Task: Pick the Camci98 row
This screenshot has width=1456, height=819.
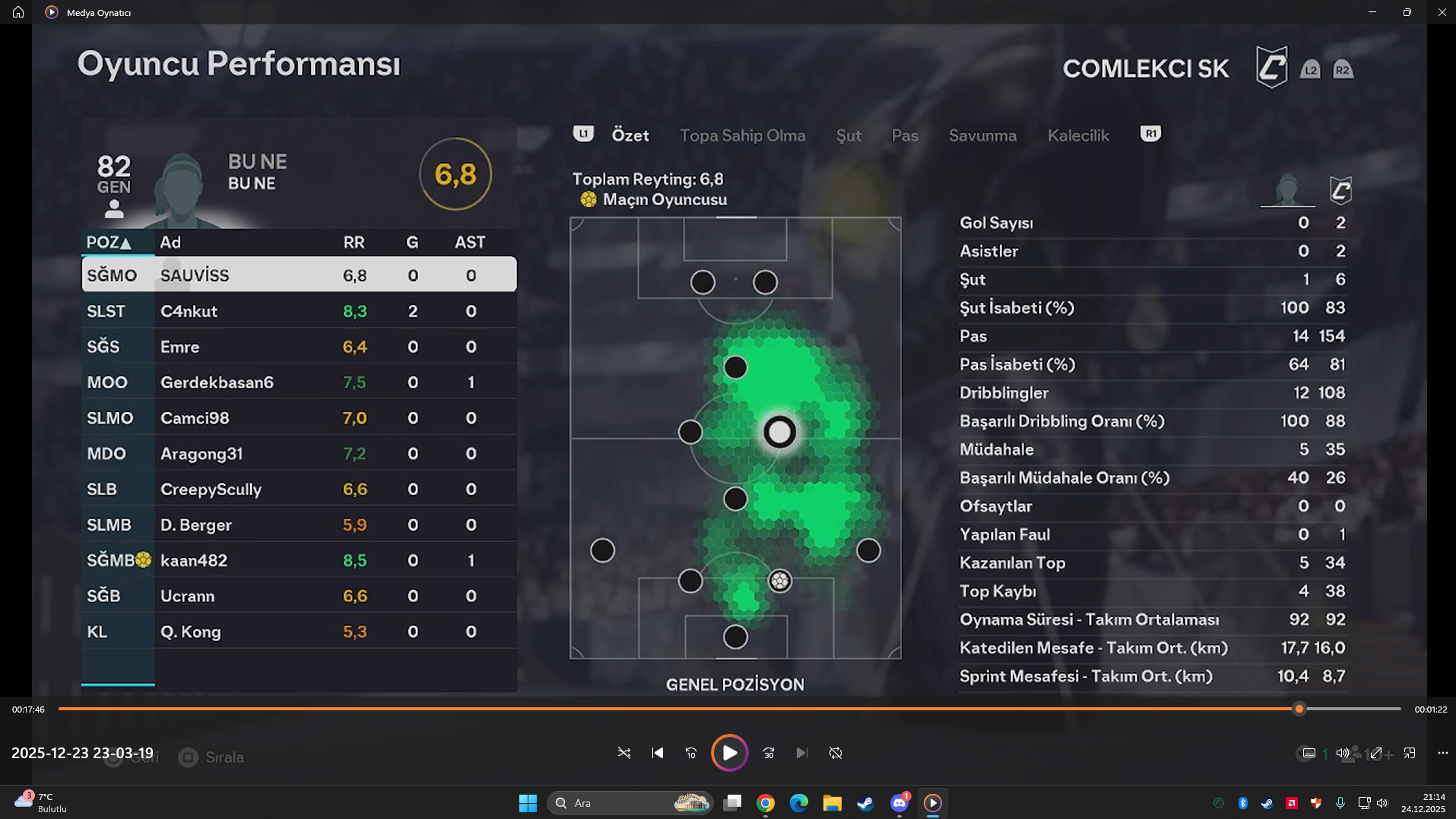Action: (299, 418)
